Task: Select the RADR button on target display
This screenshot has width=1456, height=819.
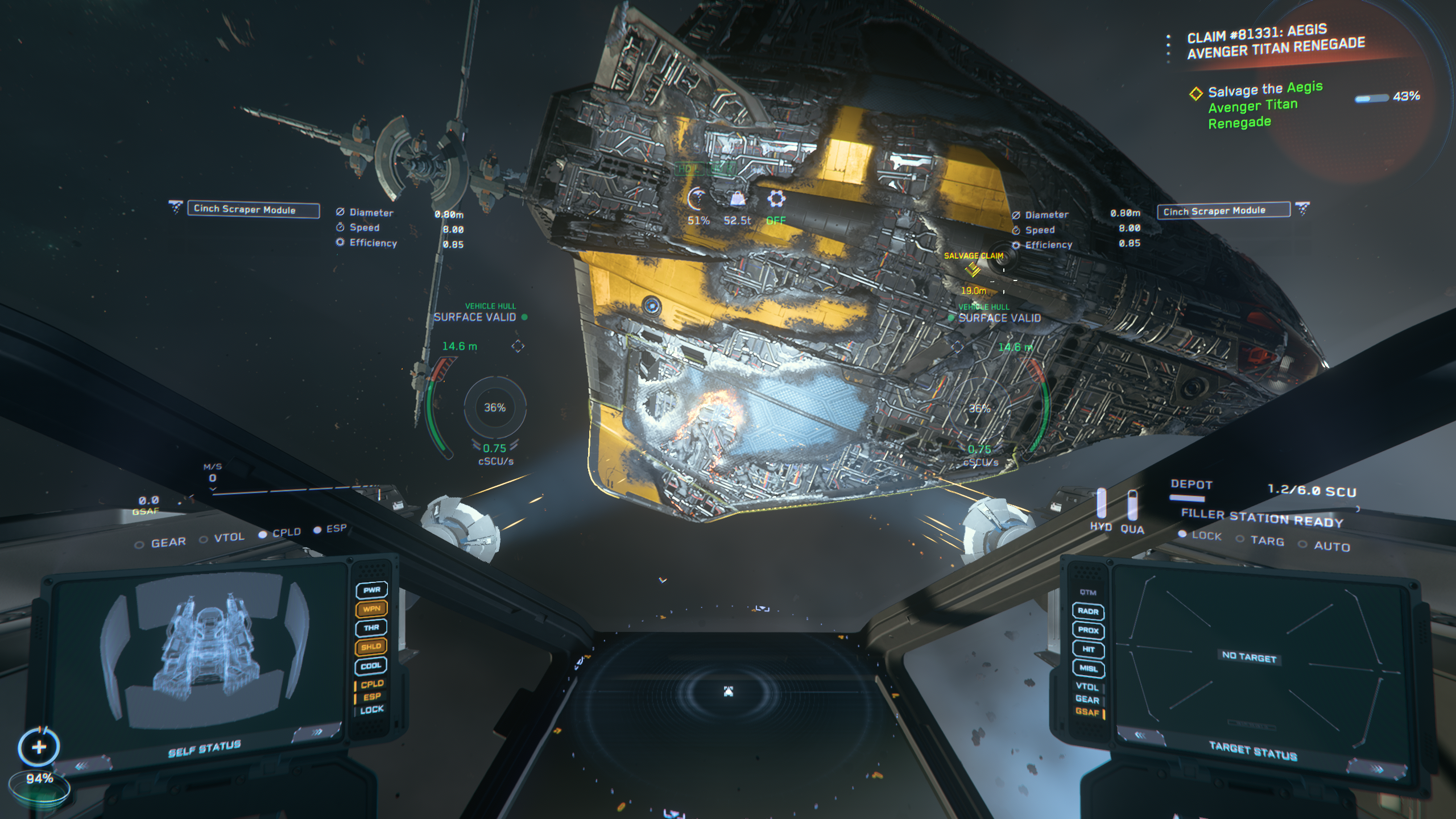Action: coord(1087,611)
